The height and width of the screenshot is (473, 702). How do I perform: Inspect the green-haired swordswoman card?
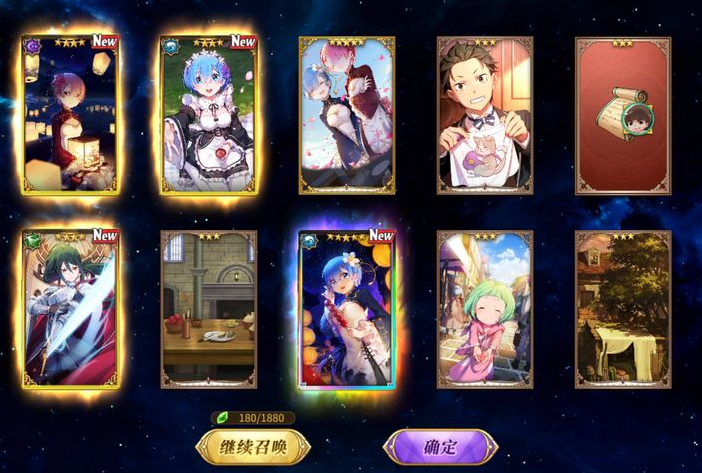70,309
